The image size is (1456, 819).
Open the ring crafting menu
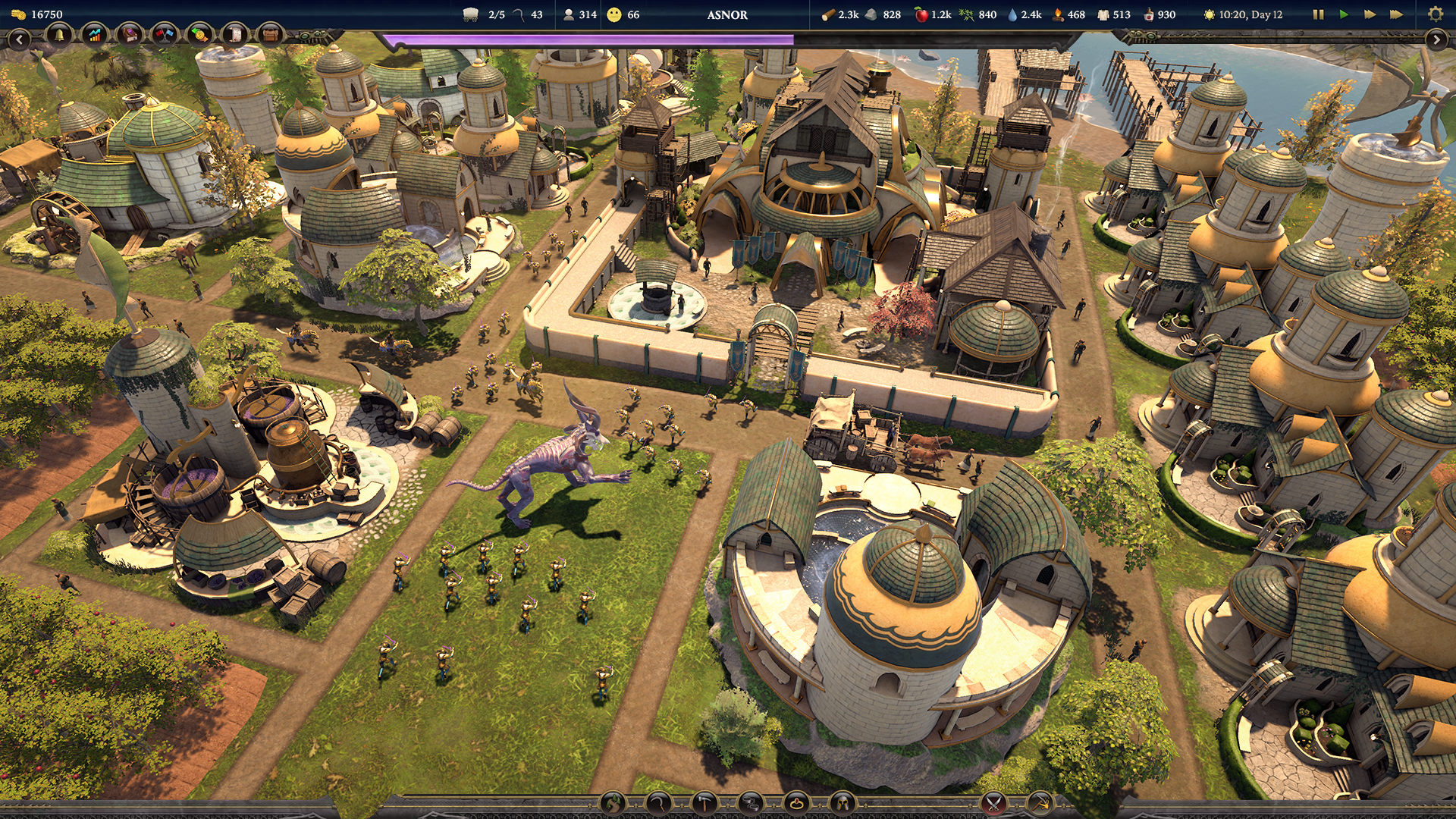coord(796,803)
